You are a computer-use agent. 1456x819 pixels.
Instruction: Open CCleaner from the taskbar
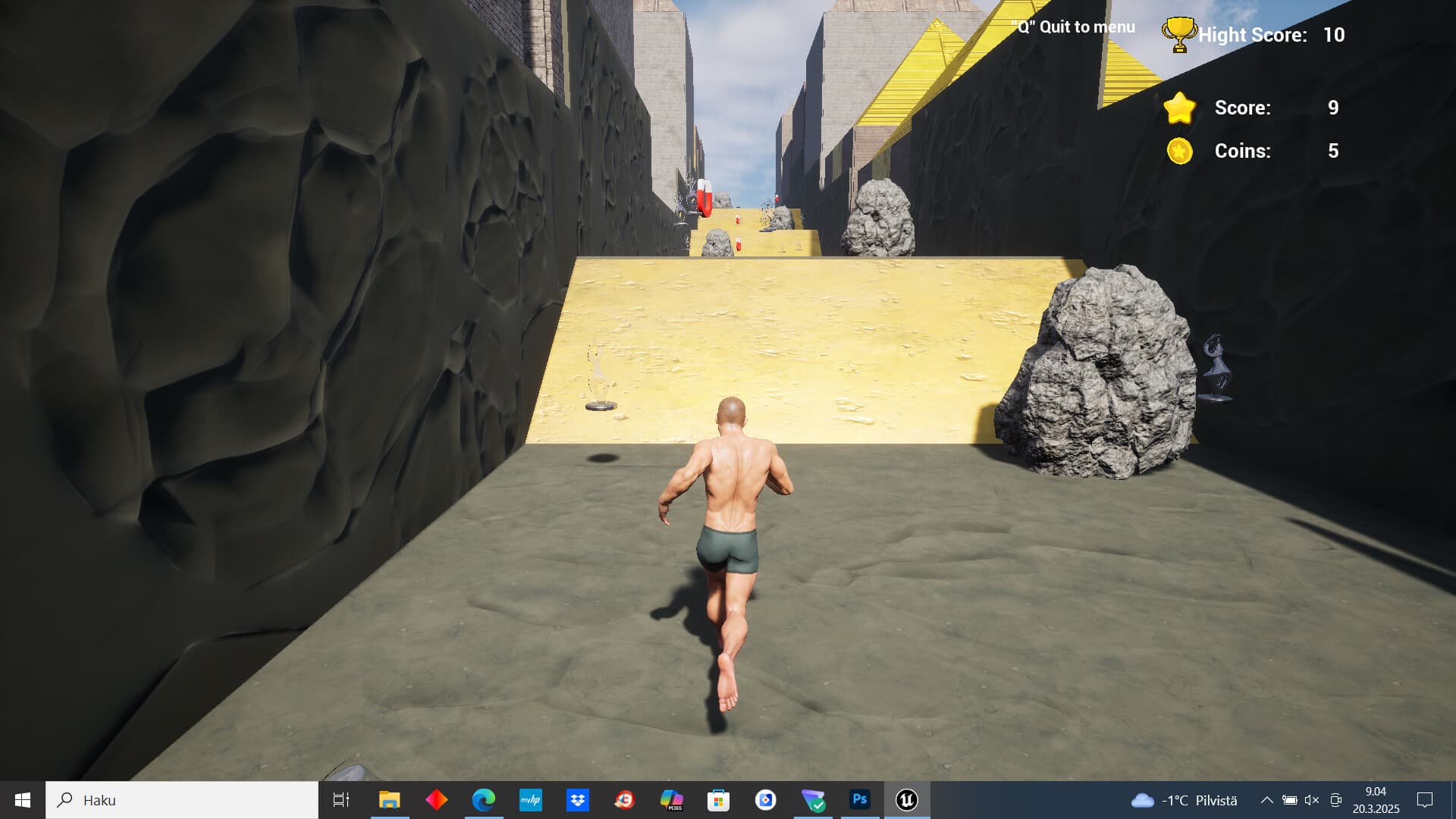click(x=625, y=800)
